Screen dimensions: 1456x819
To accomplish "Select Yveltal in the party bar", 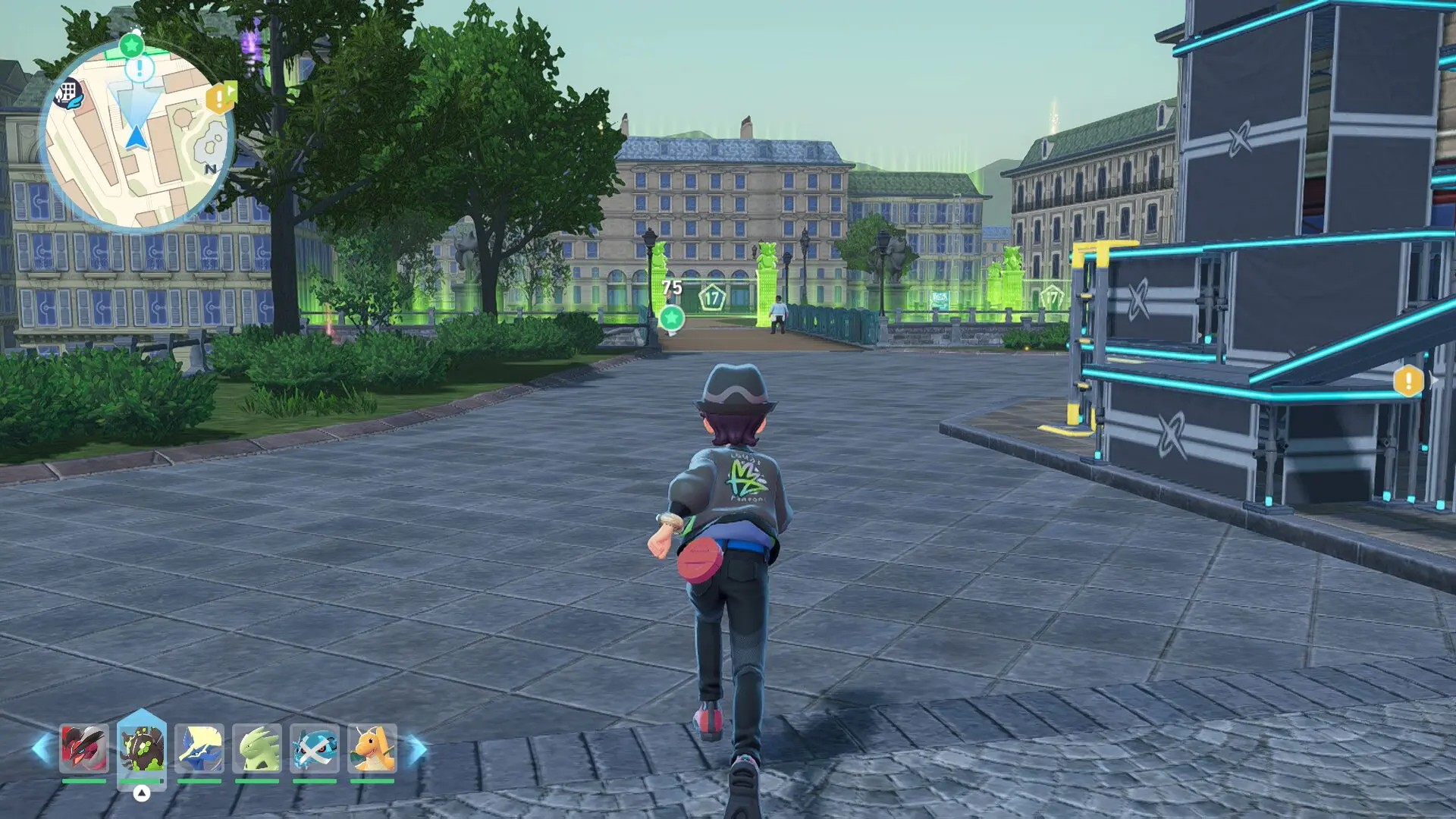I will point(84,748).
